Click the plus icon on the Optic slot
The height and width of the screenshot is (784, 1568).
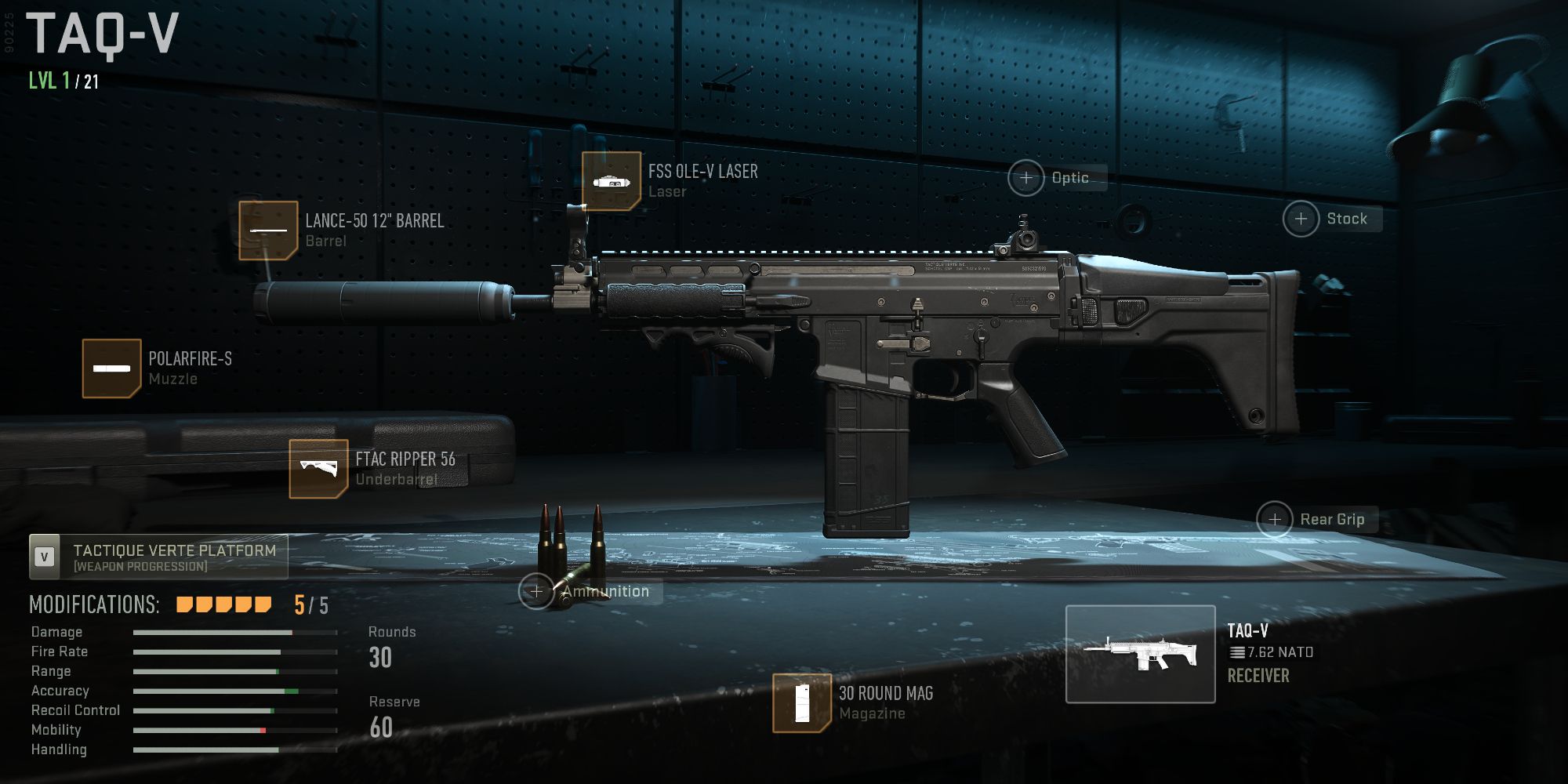(x=1025, y=177)
